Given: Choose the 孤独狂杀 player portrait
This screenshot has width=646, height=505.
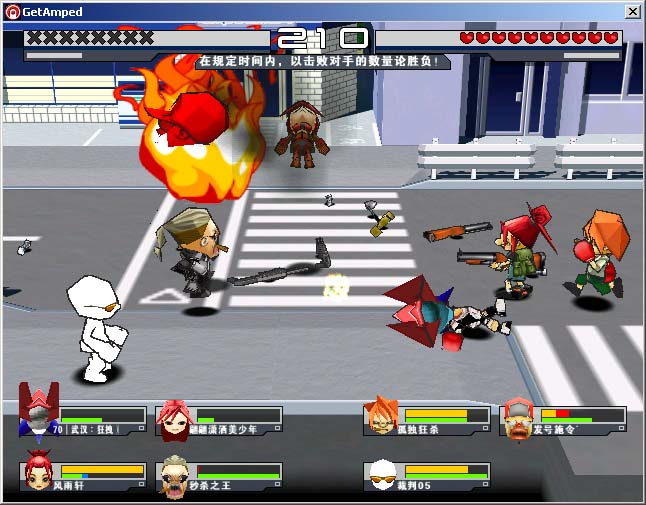Looking at the screenshot, I should pos(381,417).
